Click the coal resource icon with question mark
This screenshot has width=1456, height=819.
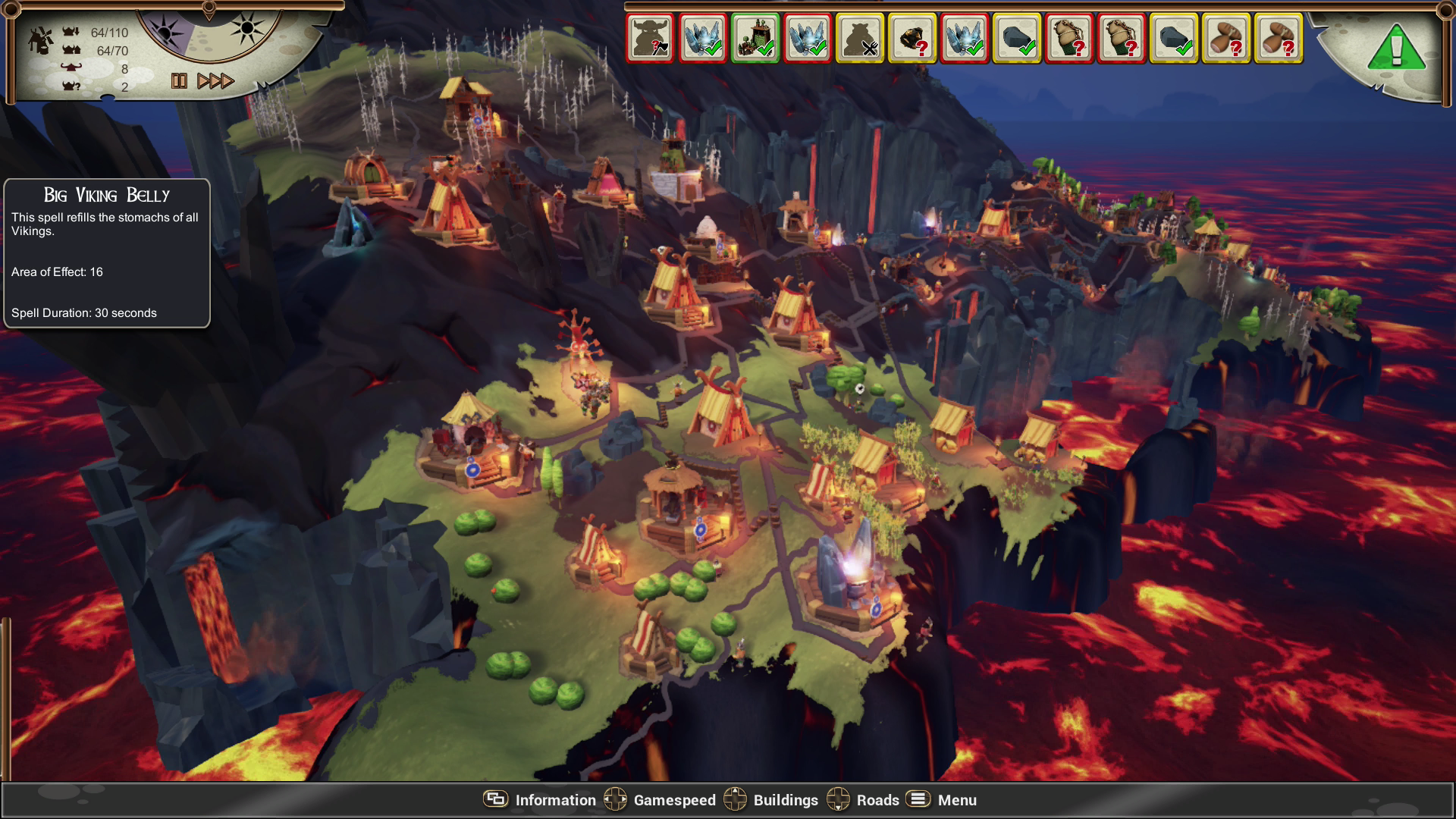click(x=910, y=38)
